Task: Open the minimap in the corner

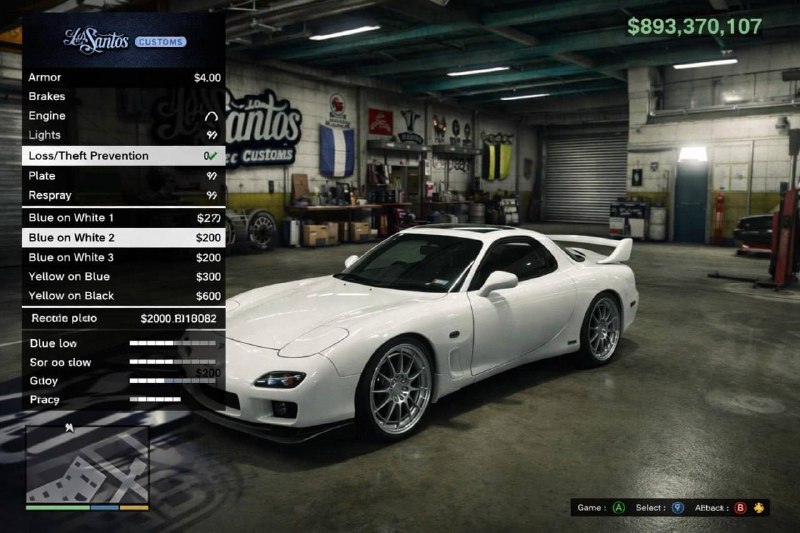Action: [87, 464]
